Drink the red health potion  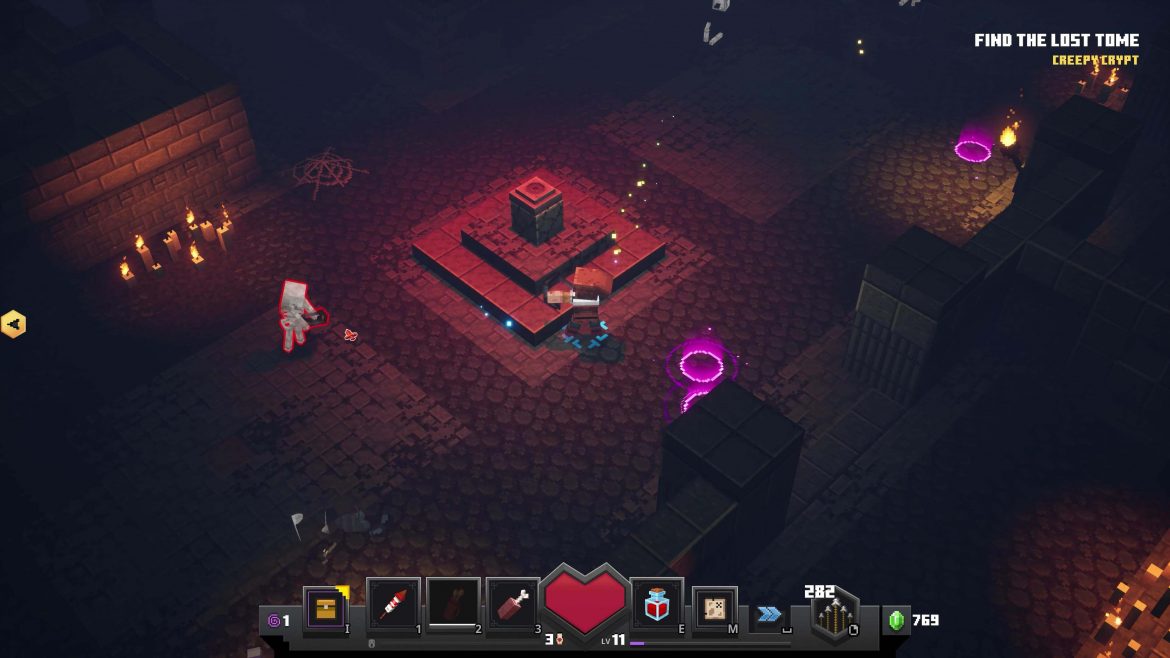[x=657, y=604]
